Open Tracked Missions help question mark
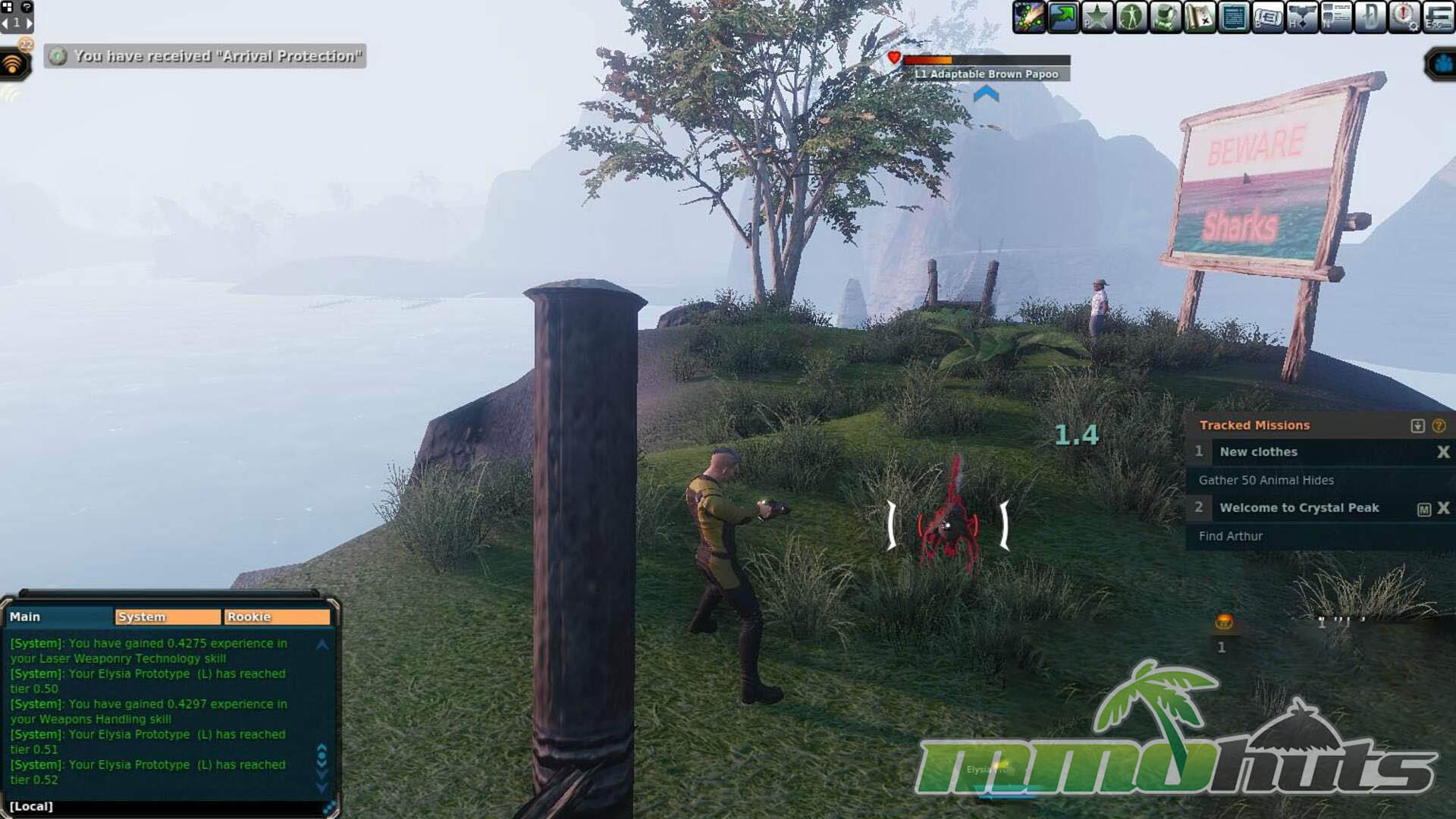The image size is (1456, 819). [1439, 426]
